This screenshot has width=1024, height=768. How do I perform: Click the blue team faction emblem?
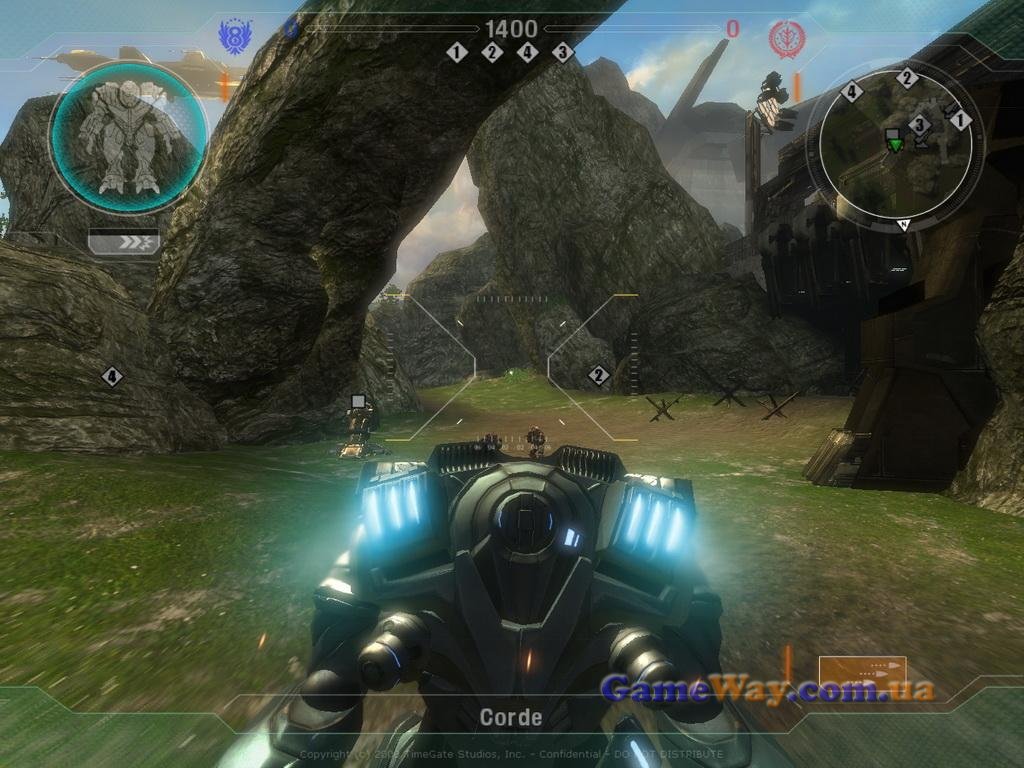(235, 38)
